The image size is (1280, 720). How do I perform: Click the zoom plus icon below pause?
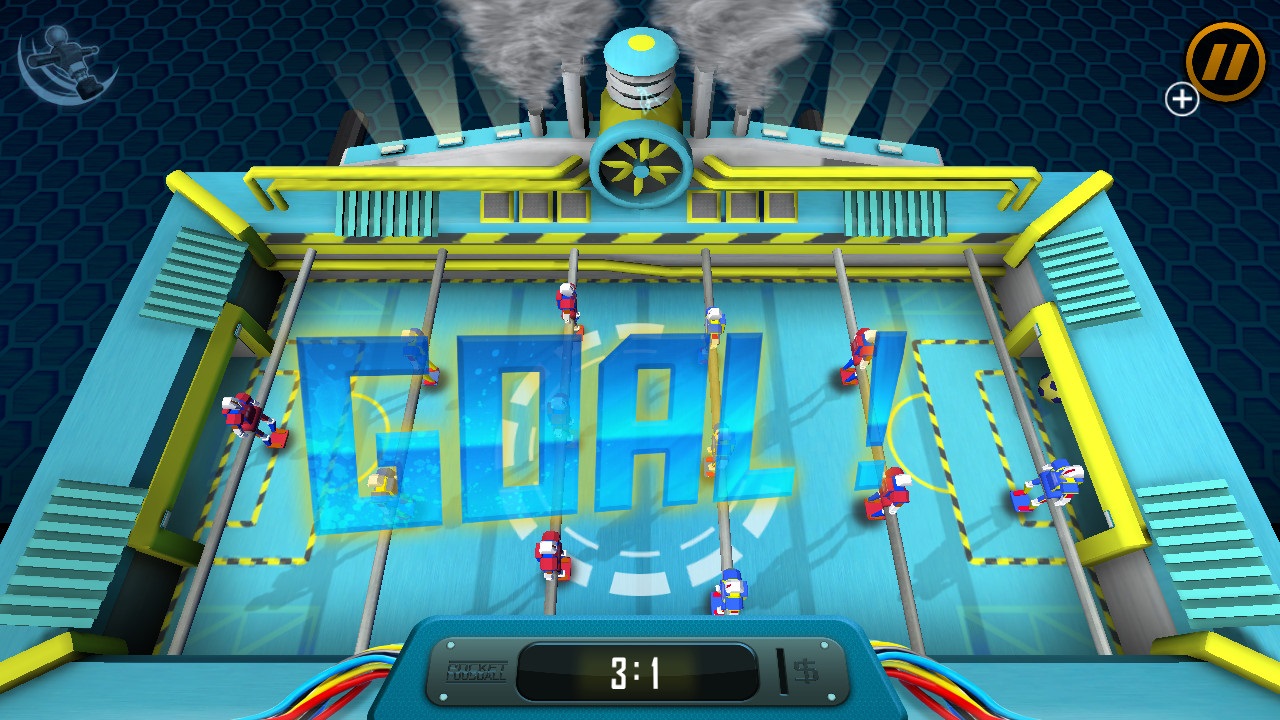tap(1181, 99)
